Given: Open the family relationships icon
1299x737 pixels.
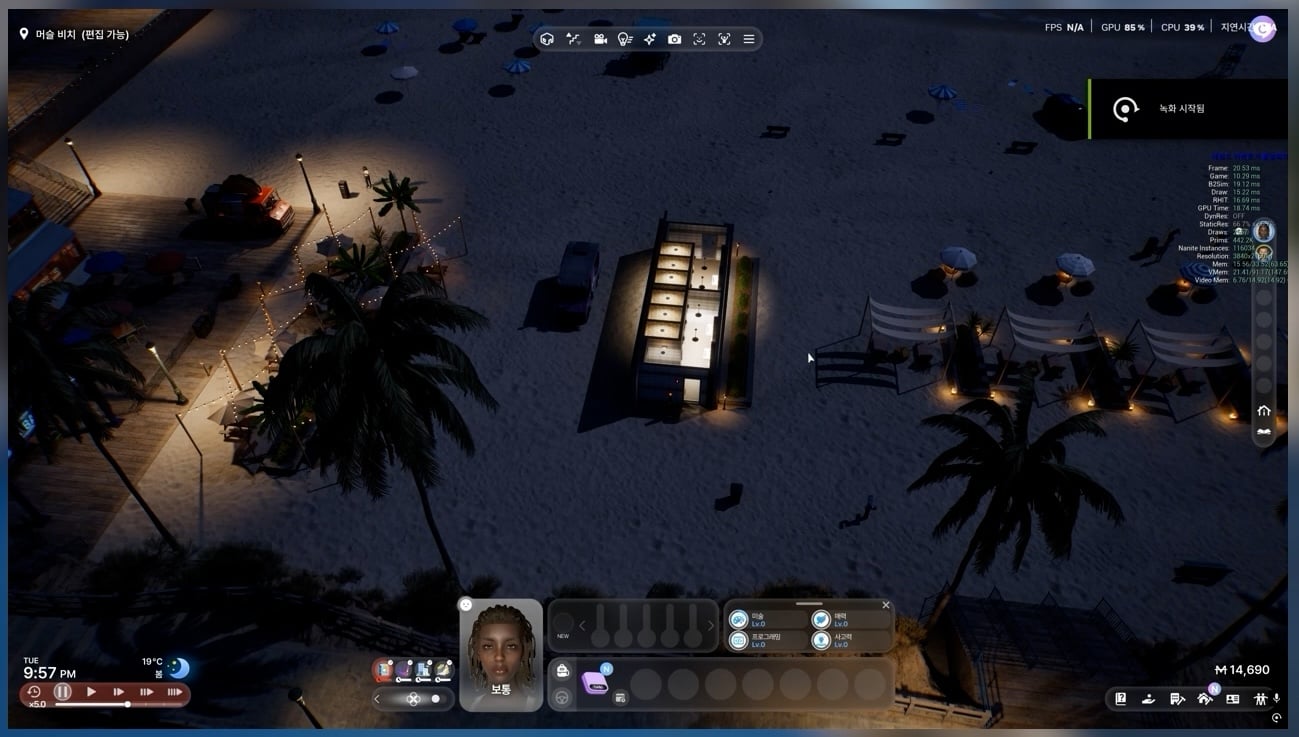Looking at the screenshot, I should click(1260, 699).
